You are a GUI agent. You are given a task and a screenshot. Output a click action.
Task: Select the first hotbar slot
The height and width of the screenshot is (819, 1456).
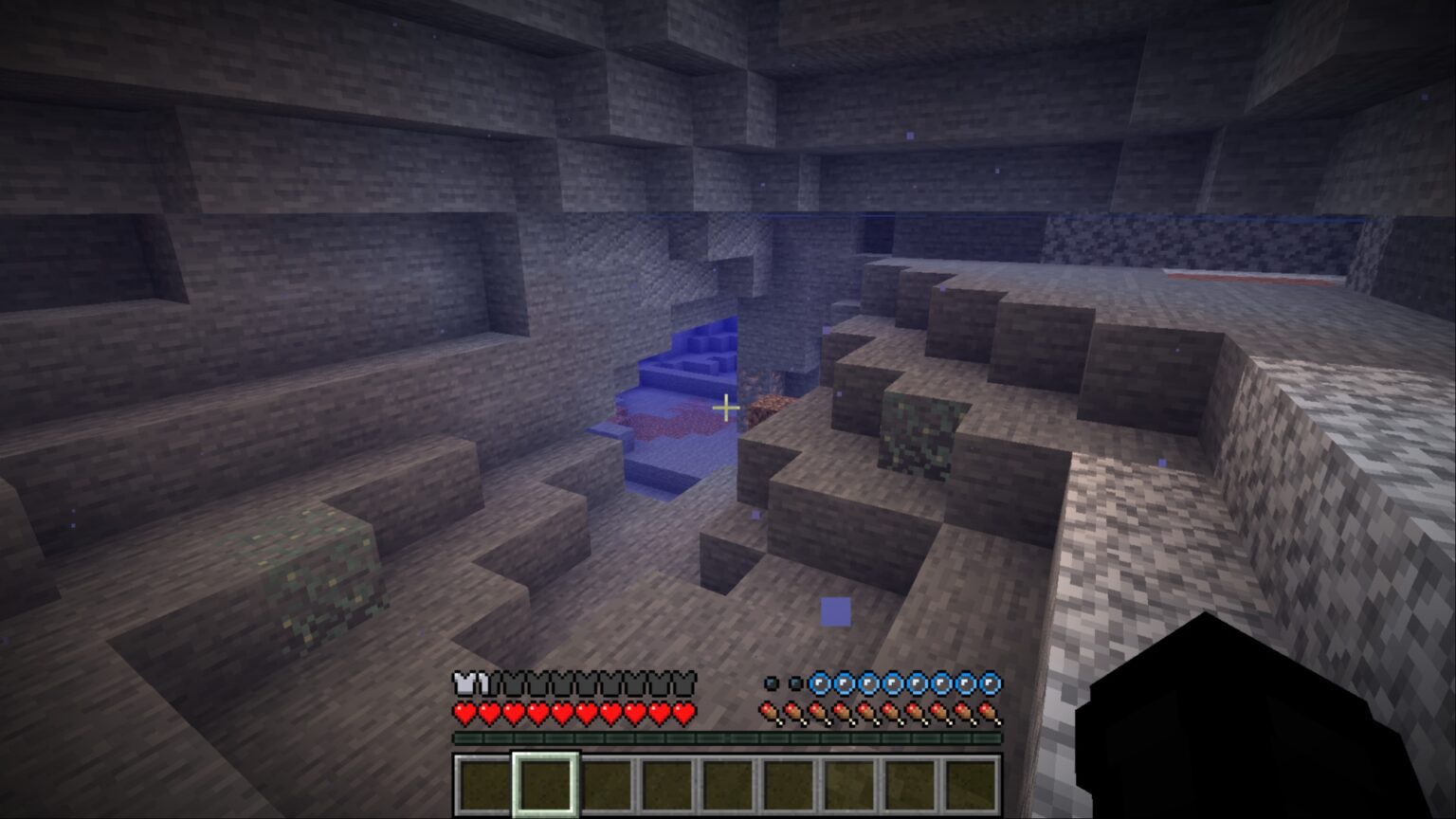click(483, 783)
